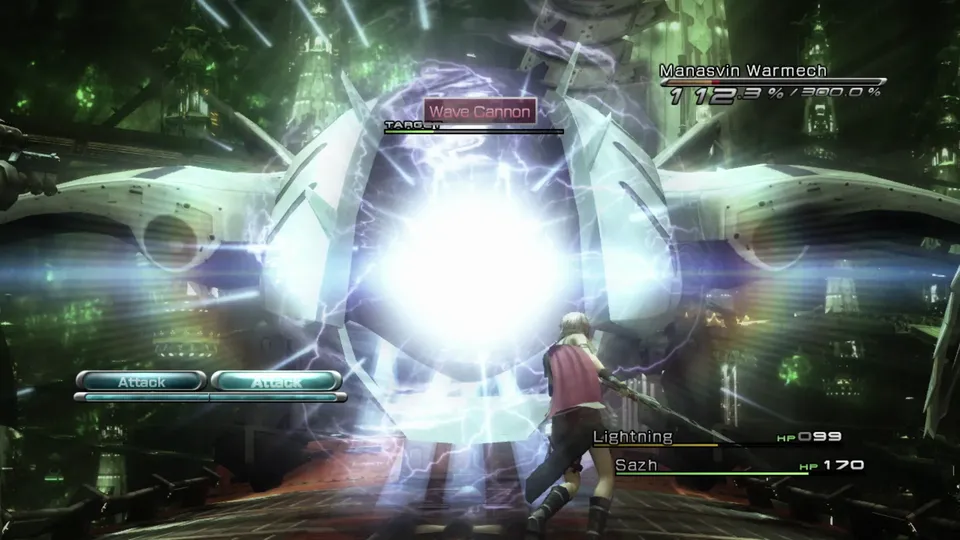The image size is (960, 540).
Task: Select Lightning in the party list
Action: pos(633,437)
